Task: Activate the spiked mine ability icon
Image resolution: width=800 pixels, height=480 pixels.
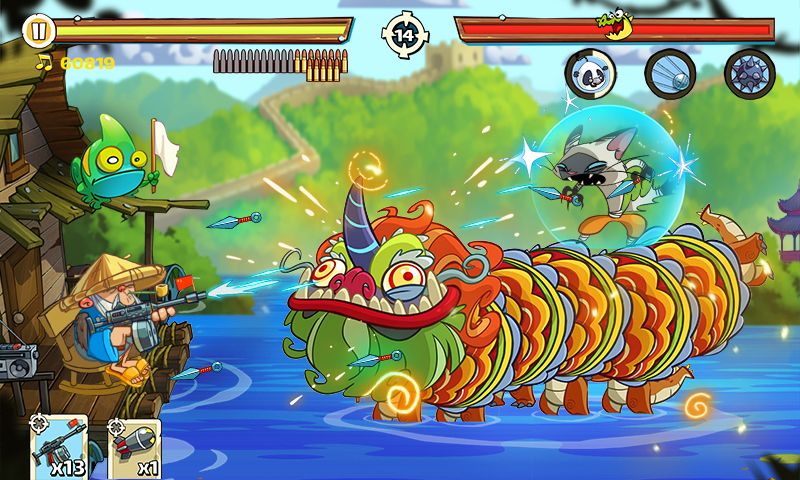Action: (x=749, y=73)
